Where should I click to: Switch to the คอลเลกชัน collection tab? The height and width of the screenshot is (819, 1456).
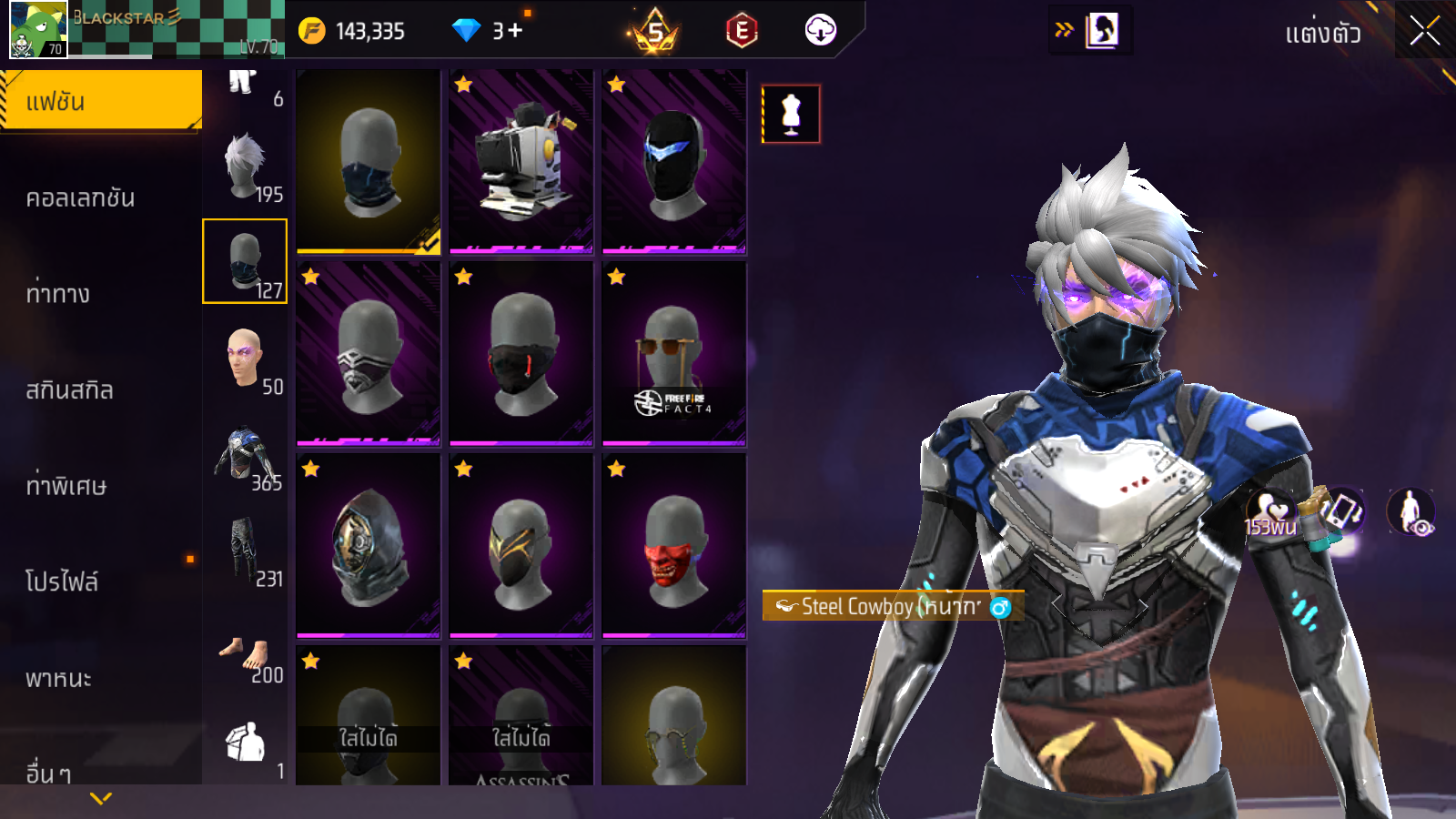(80, 197)
